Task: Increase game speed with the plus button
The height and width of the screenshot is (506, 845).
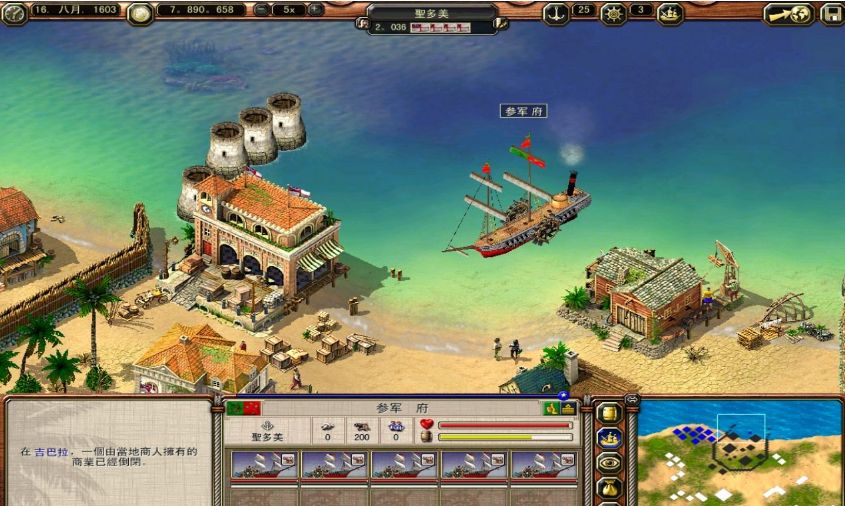Action: [315, 10]
